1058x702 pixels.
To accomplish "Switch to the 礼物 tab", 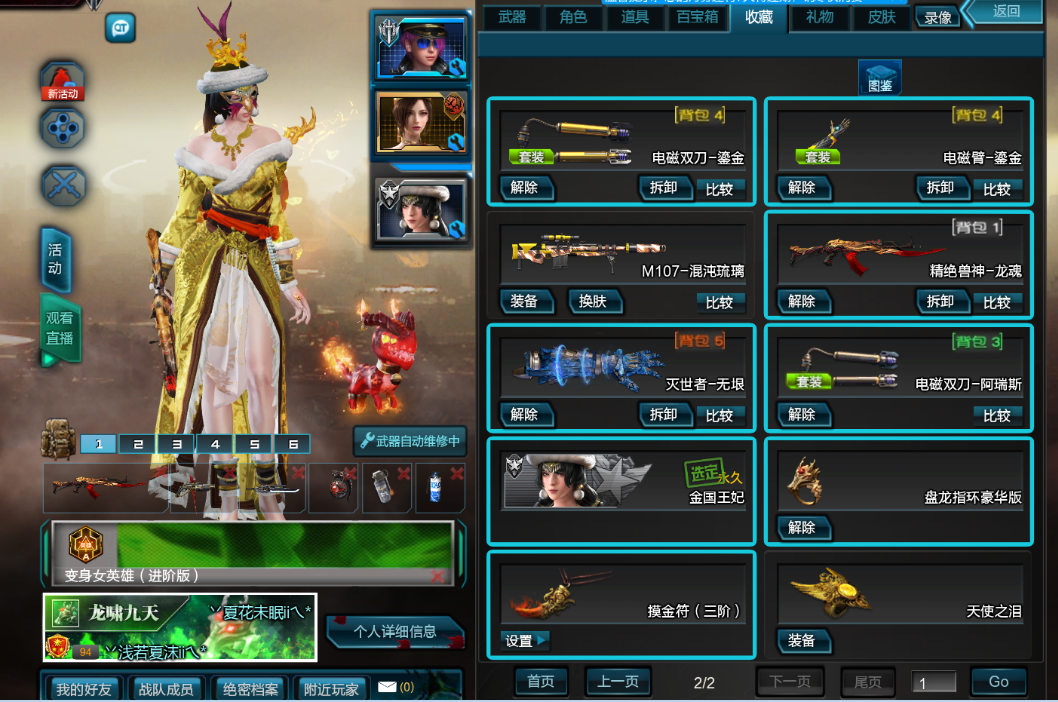I will [820, 17].
